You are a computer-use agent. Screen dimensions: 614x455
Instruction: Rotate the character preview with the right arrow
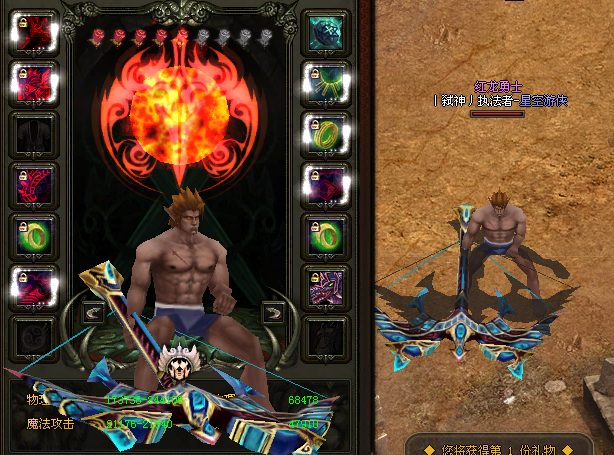[x=271, y=312]
